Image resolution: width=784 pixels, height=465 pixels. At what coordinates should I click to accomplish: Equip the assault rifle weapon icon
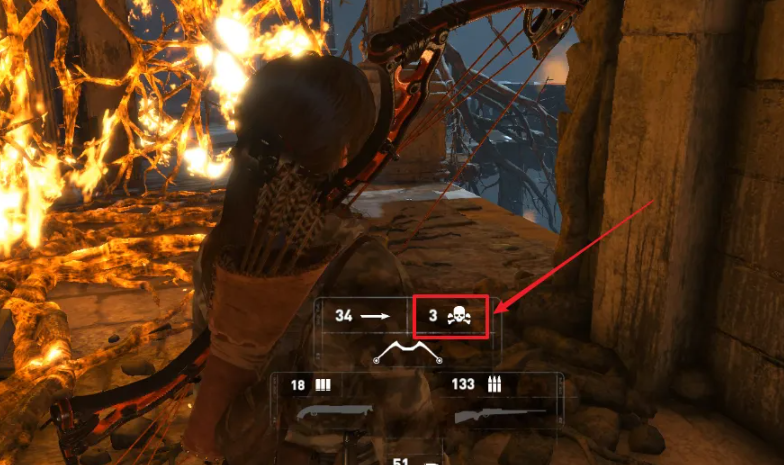tap(500, 412)
